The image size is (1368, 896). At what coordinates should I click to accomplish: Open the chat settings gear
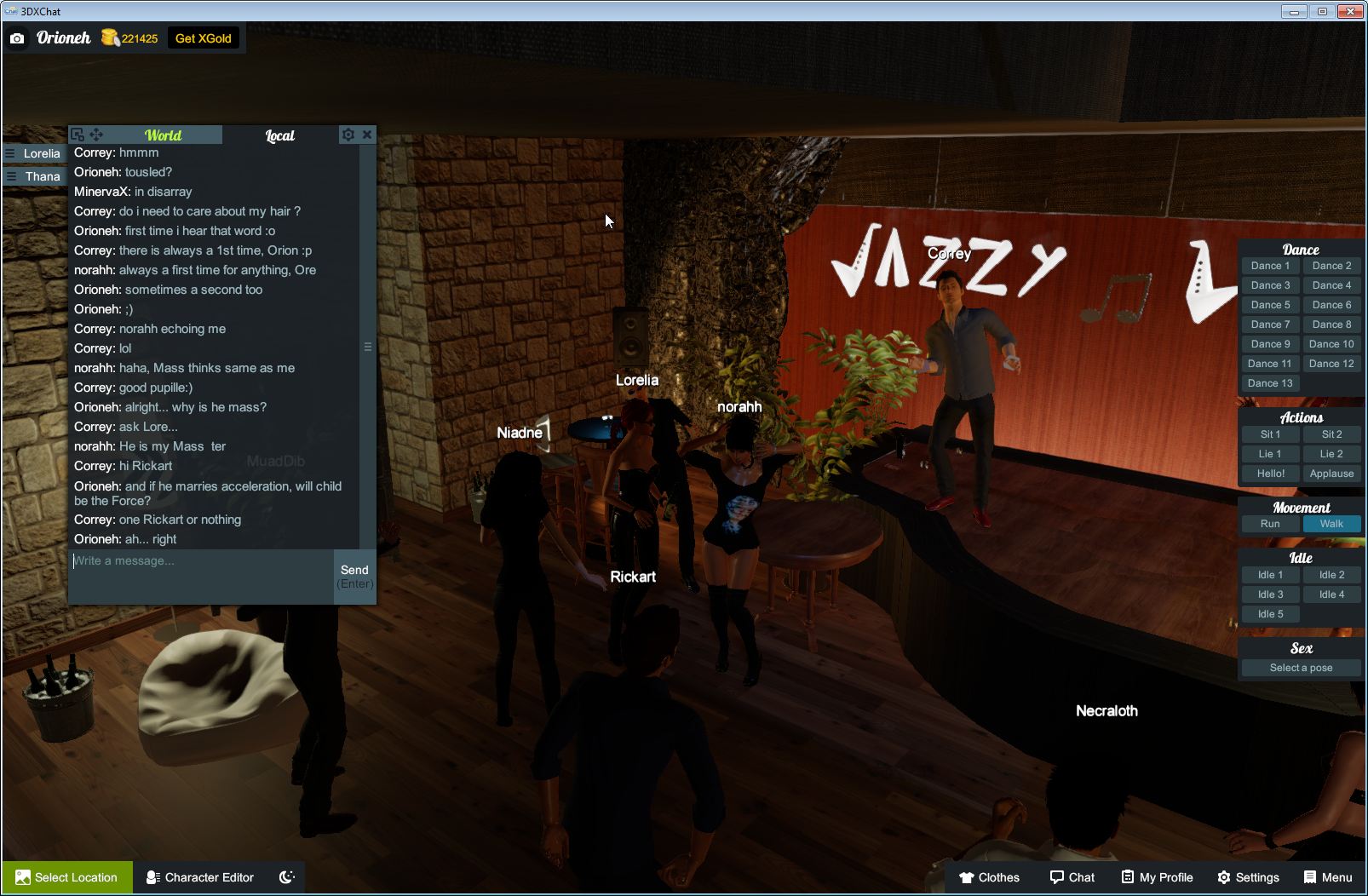pyautogui.click(x=348, y=135)
